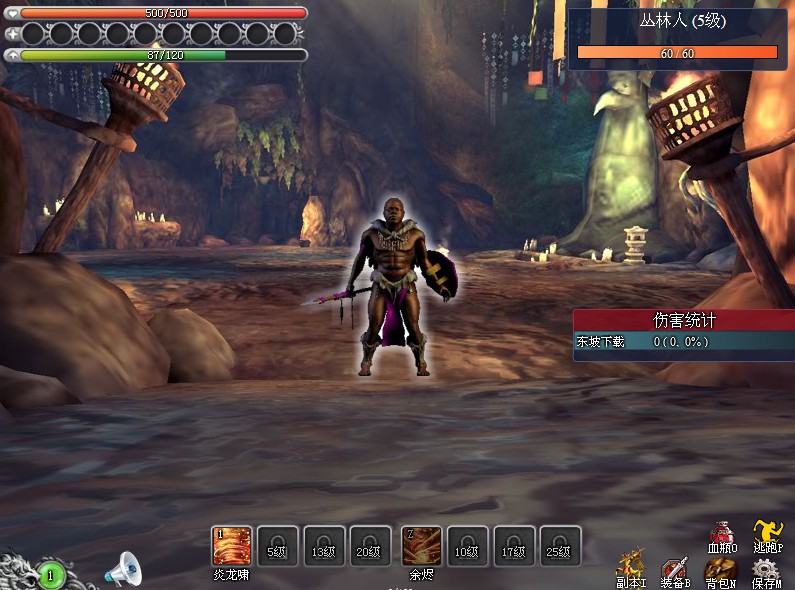Select the locked 5级 skill slot
Image resolution: width=795 pixels, height=590 pixels.
277,546
